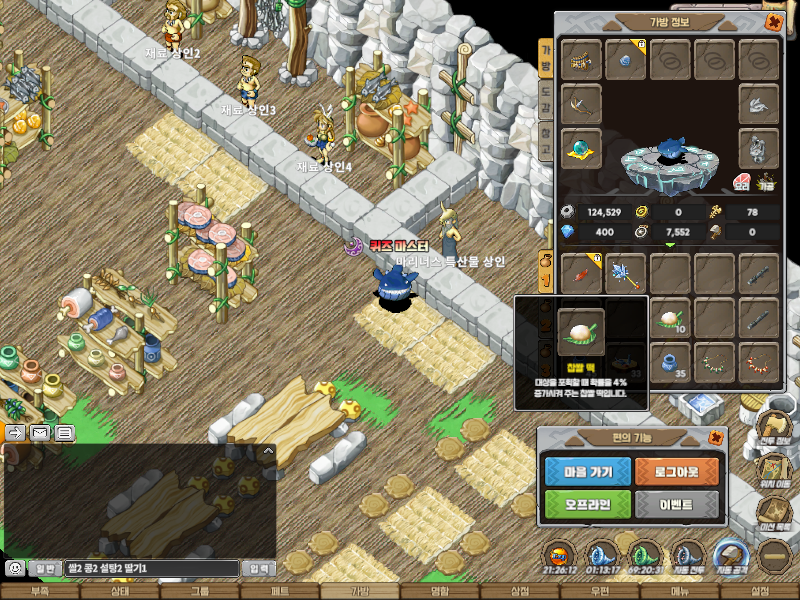Click the 마을 가기 button

pyautogui.click(x=588, y=470)
